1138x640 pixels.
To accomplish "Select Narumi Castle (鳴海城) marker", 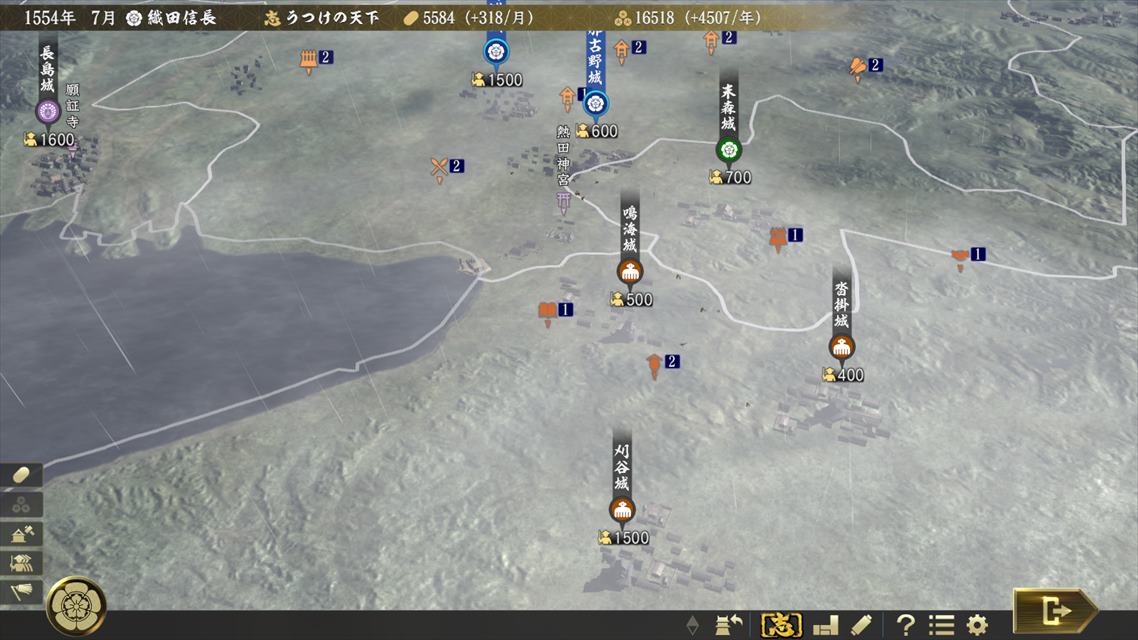I will pos(630,270).
